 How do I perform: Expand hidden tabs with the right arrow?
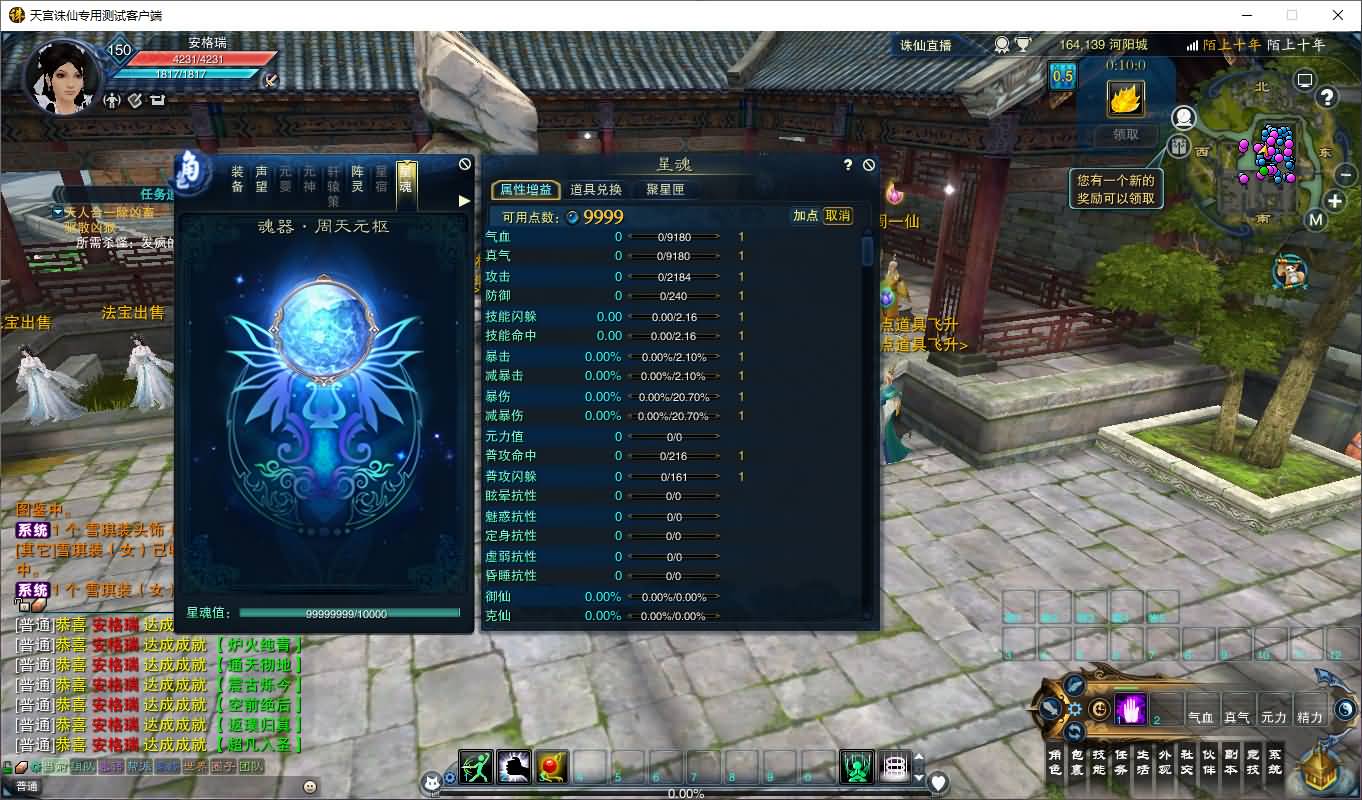coord(463,199)
